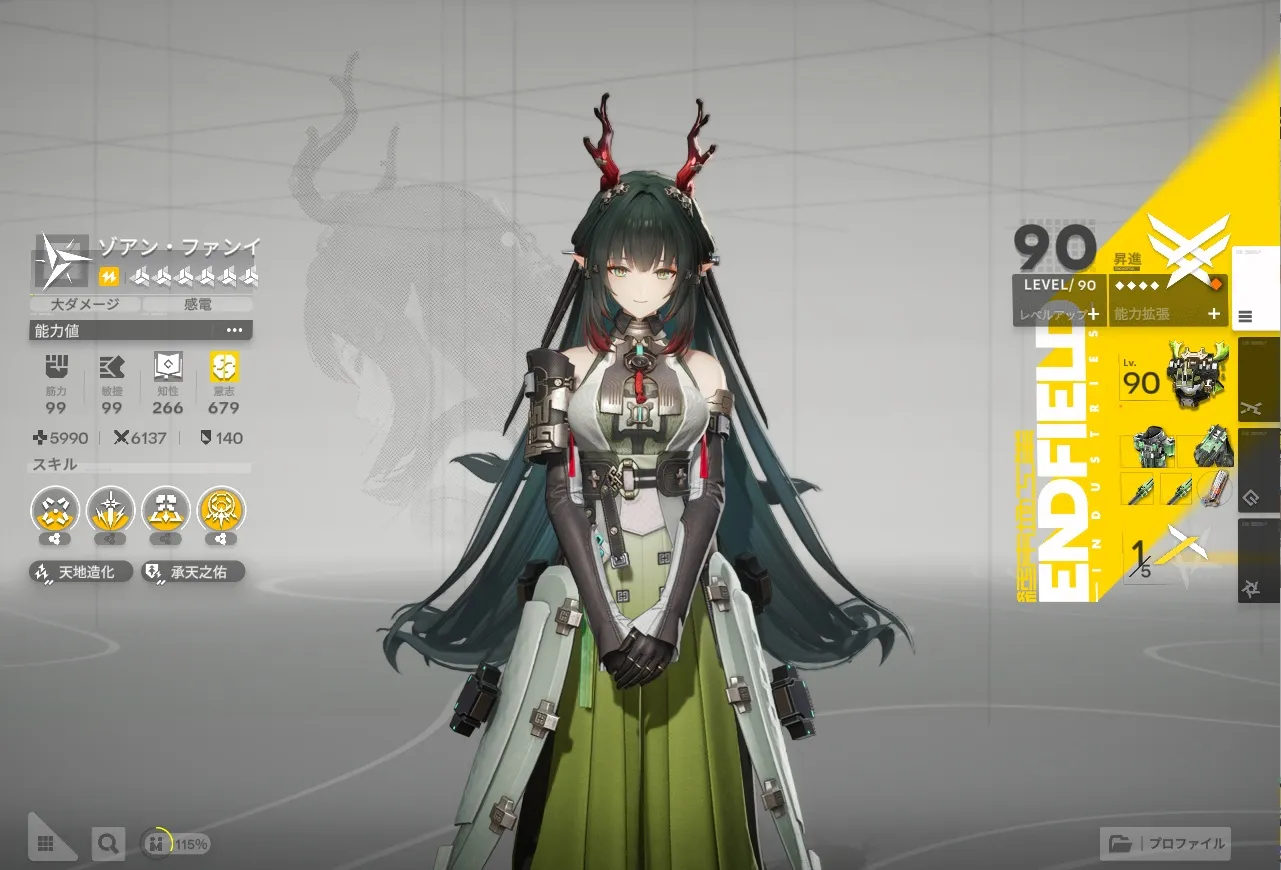Select the third skill icon with down arrow
The height and width of the screenshot is (870, 1281).
click(166, 511)
